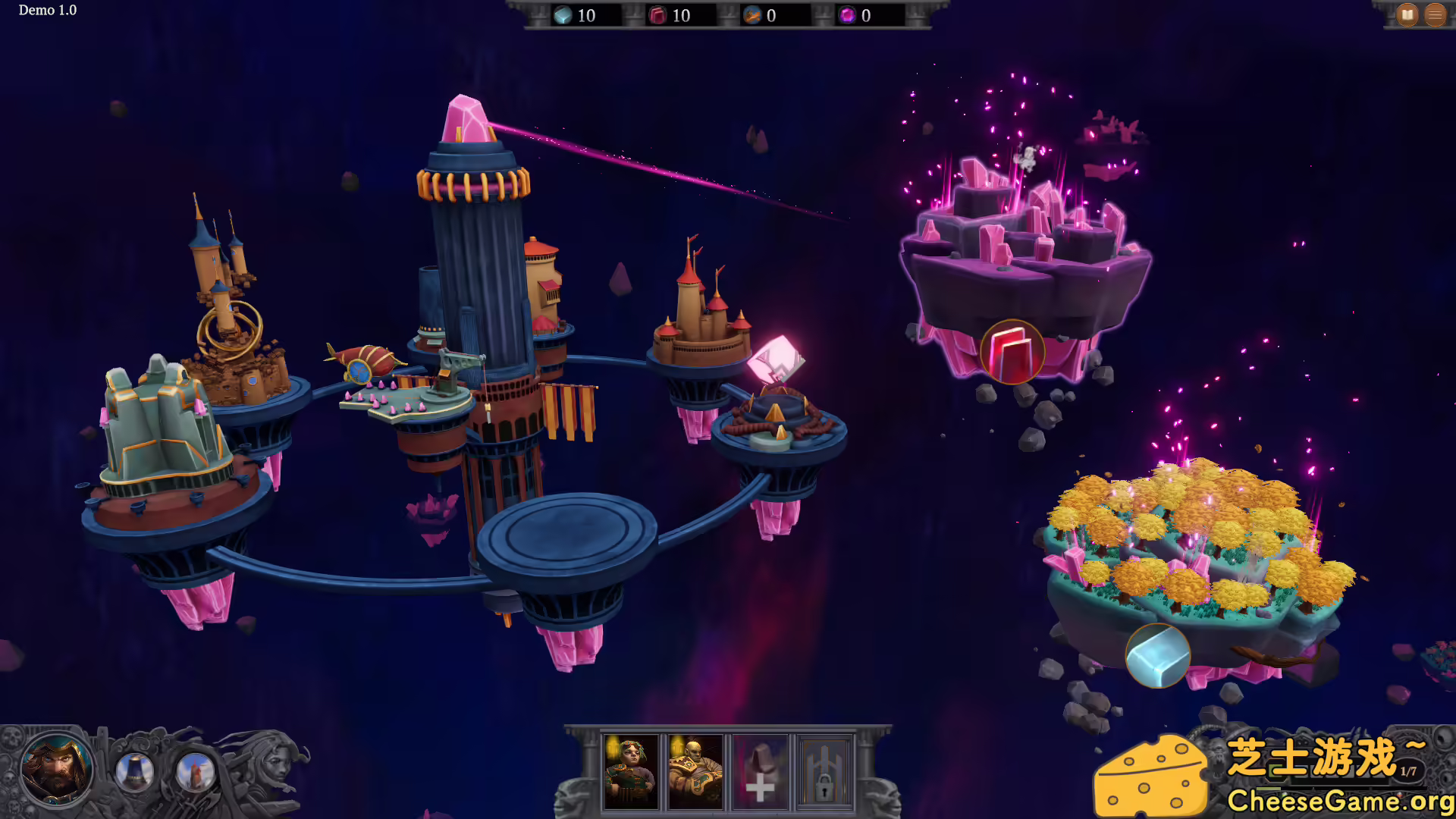Select the dark blue tower portrait

135,772
